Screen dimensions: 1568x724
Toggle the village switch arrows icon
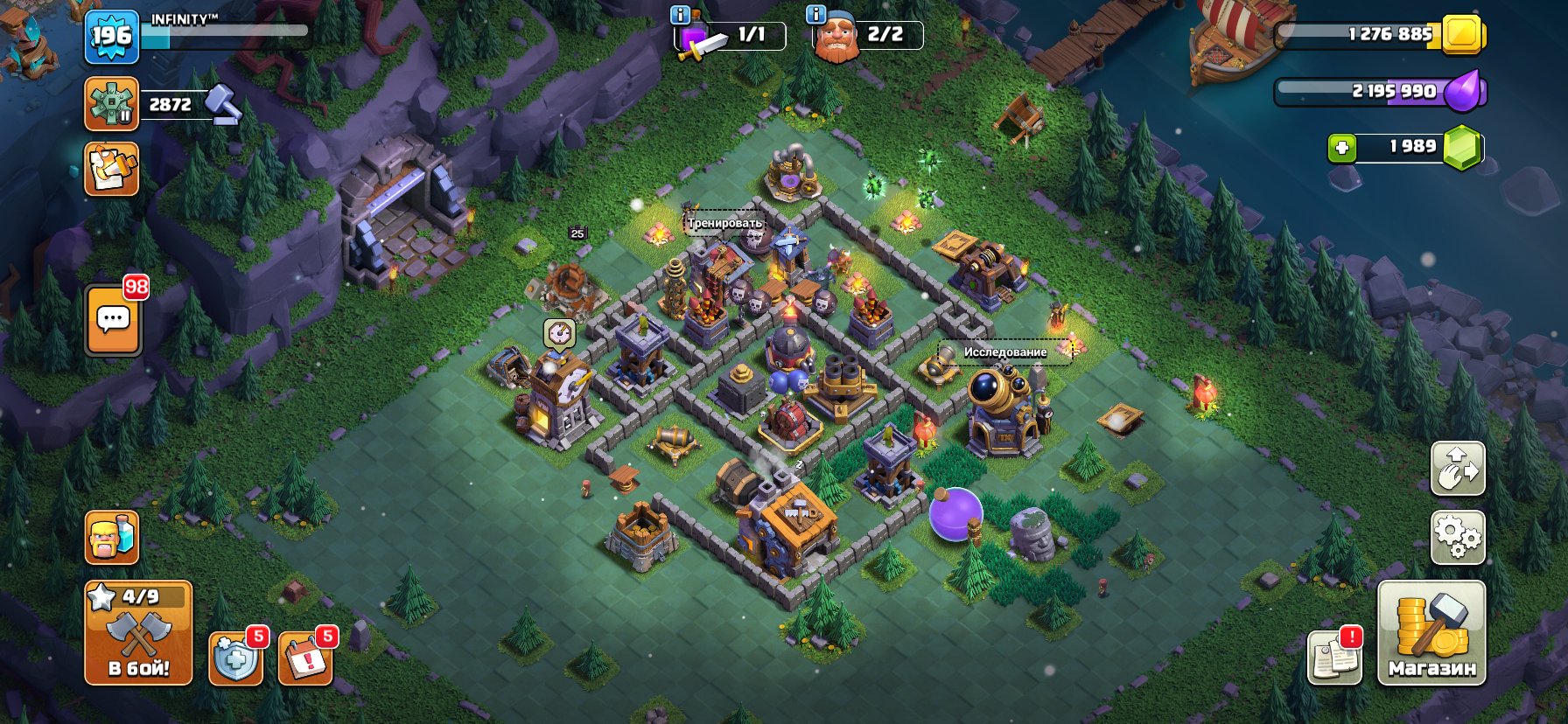click(x=1459, y=469)
